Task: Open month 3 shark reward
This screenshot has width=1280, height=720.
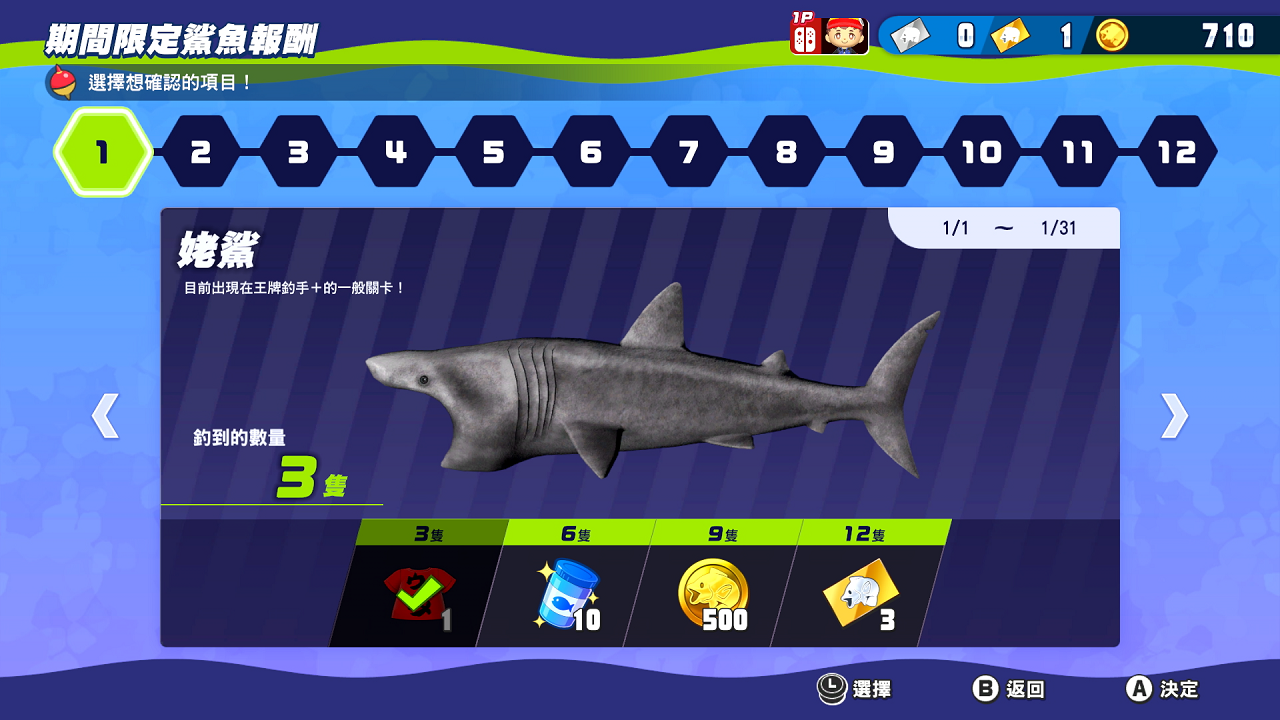Action: coord(298,152)
